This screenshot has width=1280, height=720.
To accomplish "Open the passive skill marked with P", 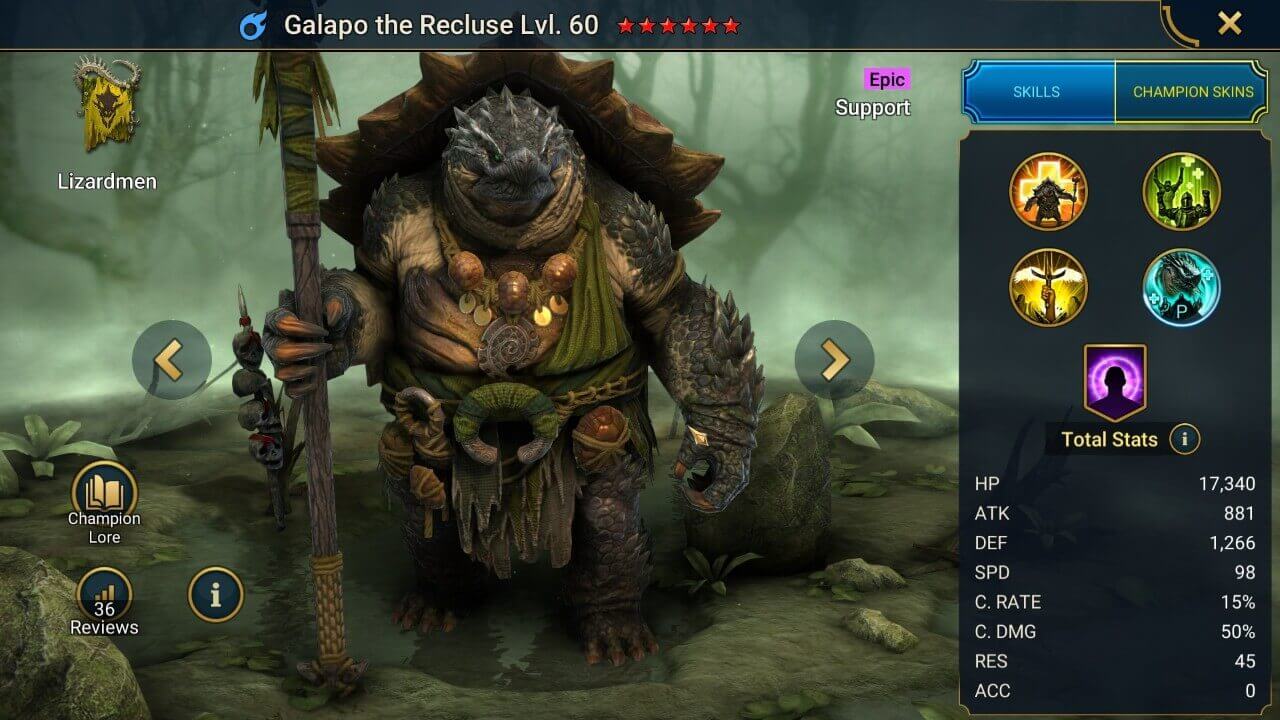I will coord(1183,285).
